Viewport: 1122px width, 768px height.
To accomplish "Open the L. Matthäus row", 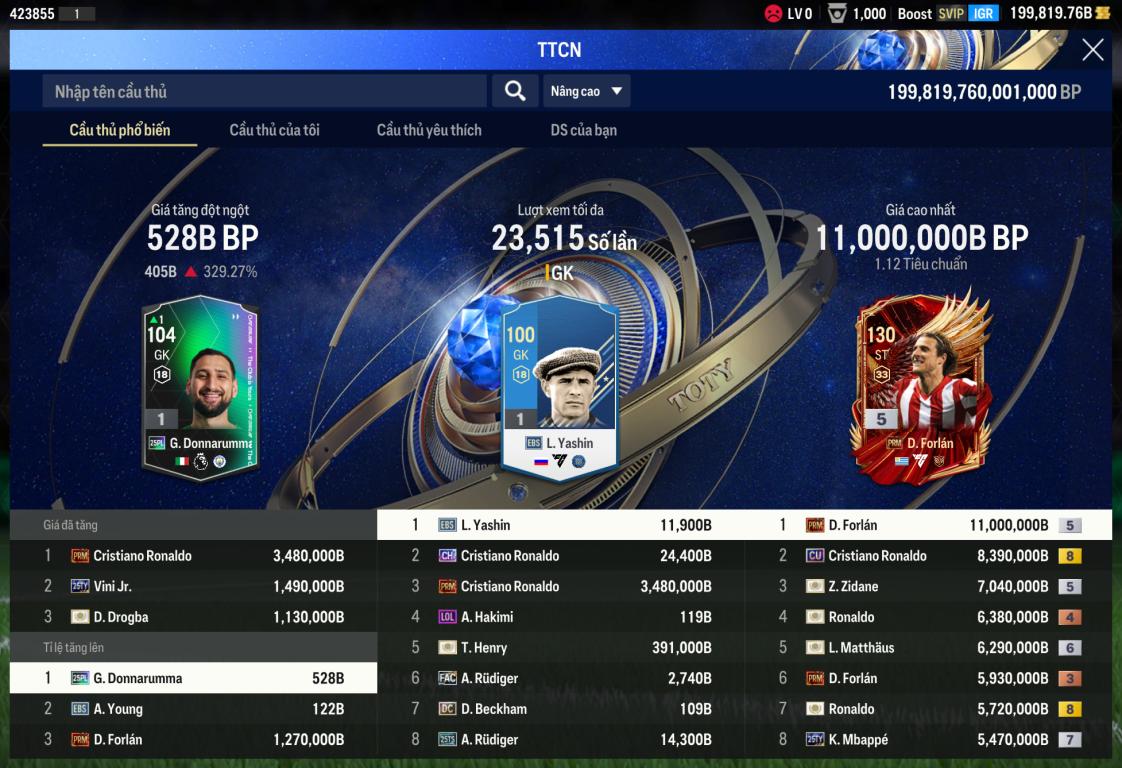I will coord(928,648).
